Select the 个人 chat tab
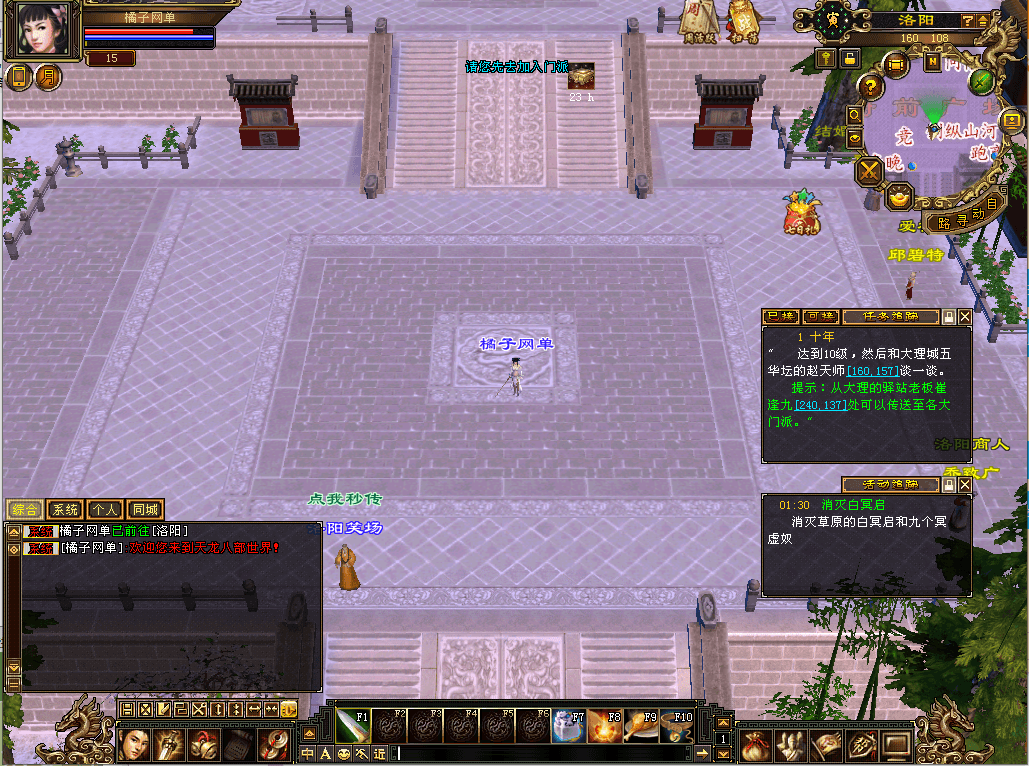The image size is (1029, 766). click(105, 509)
